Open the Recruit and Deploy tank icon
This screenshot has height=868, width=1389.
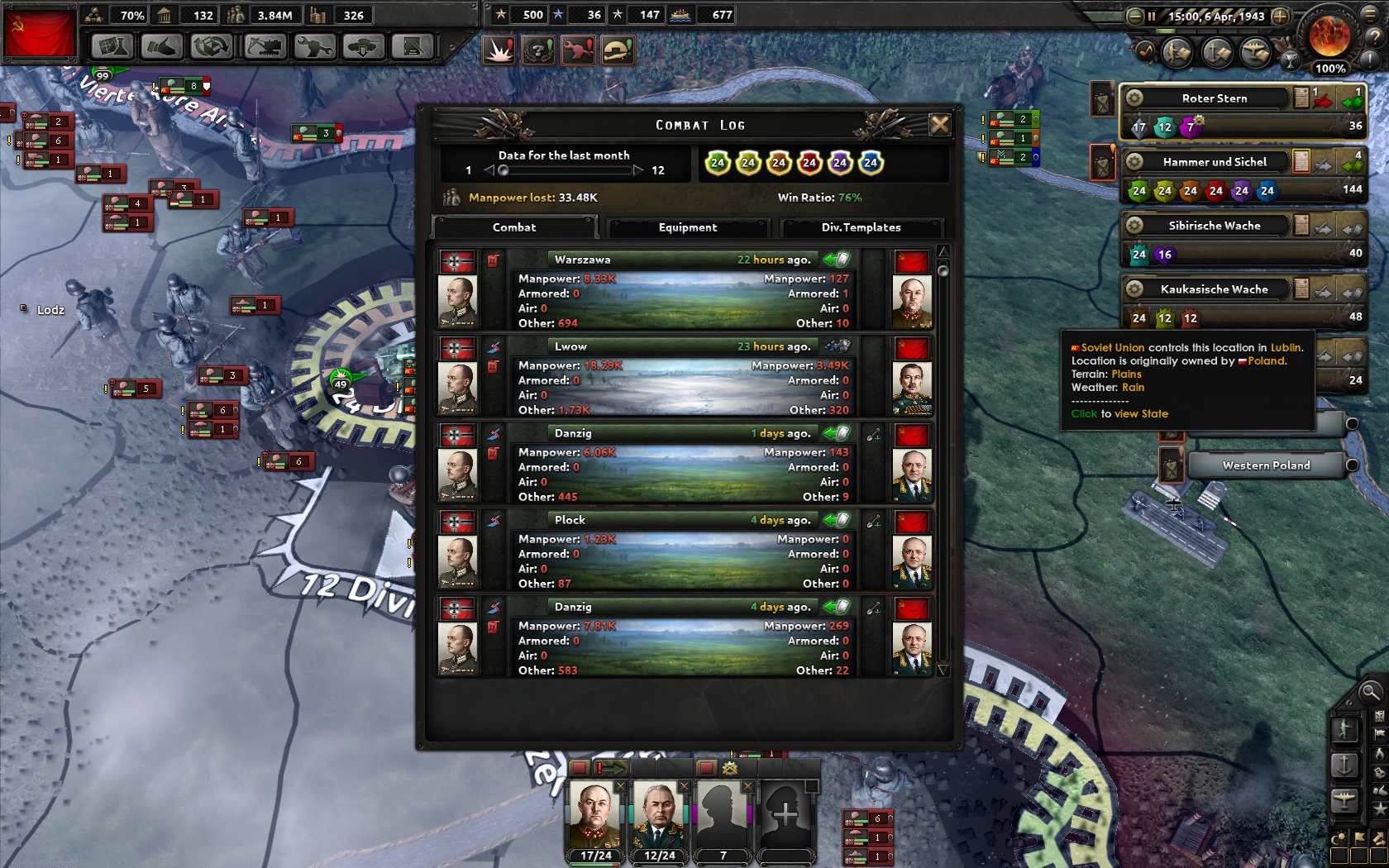tap(363, 46)
